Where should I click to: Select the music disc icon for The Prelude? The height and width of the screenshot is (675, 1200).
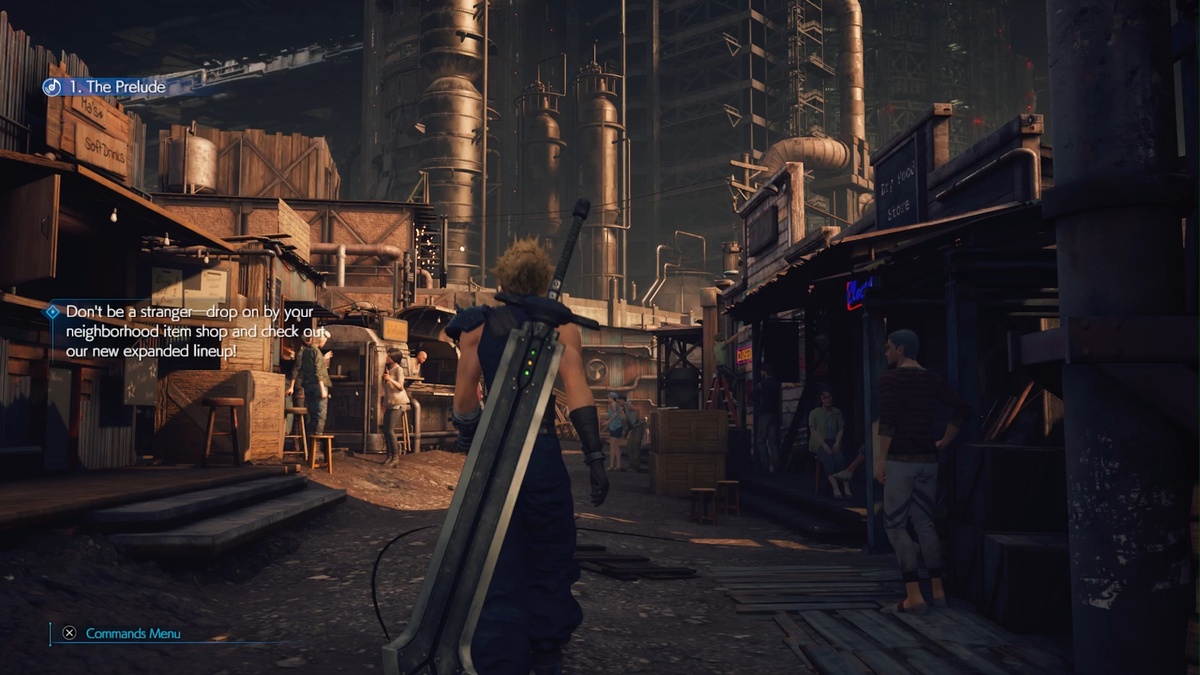tap(52, 87)
